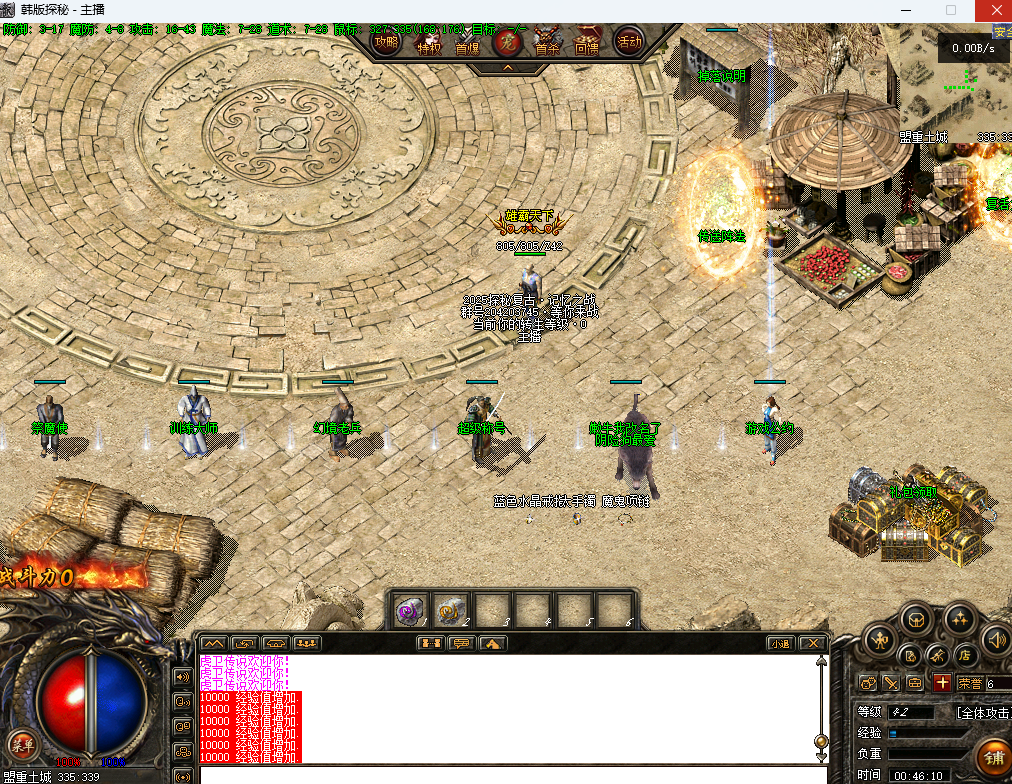The width and height of the screenshot is (1012, 784).
Task: Open the 店 shop round button
Action: tap(966, 656)
